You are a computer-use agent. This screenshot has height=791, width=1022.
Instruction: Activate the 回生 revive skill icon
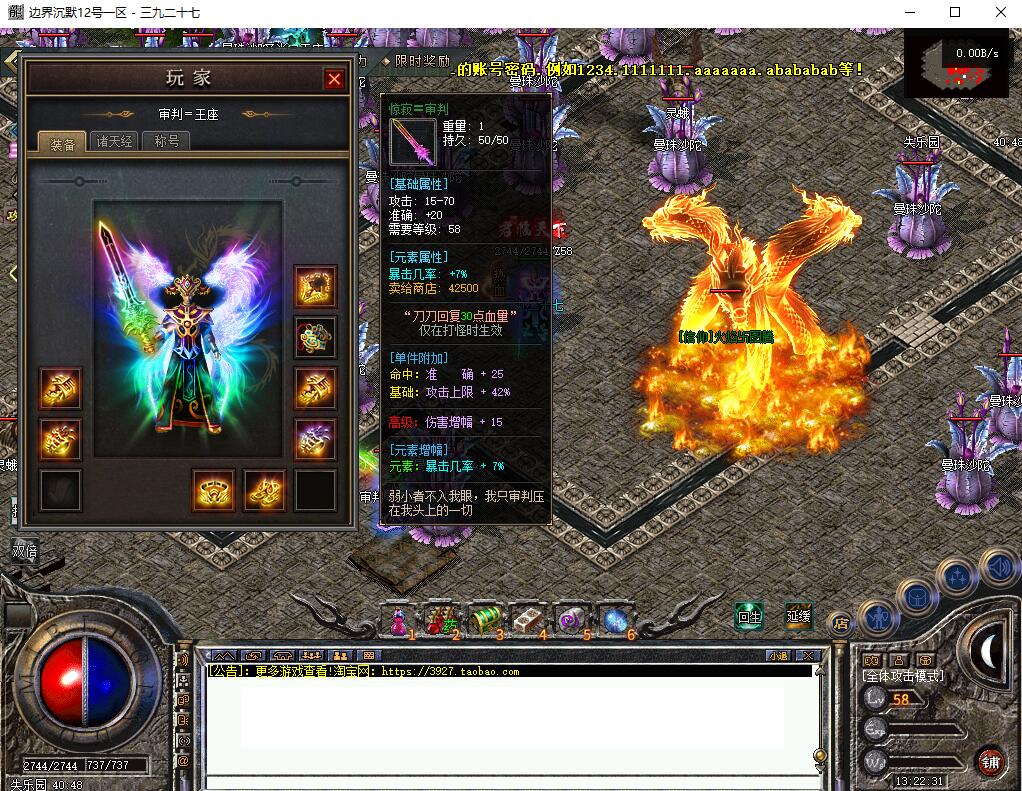[749, 615]
